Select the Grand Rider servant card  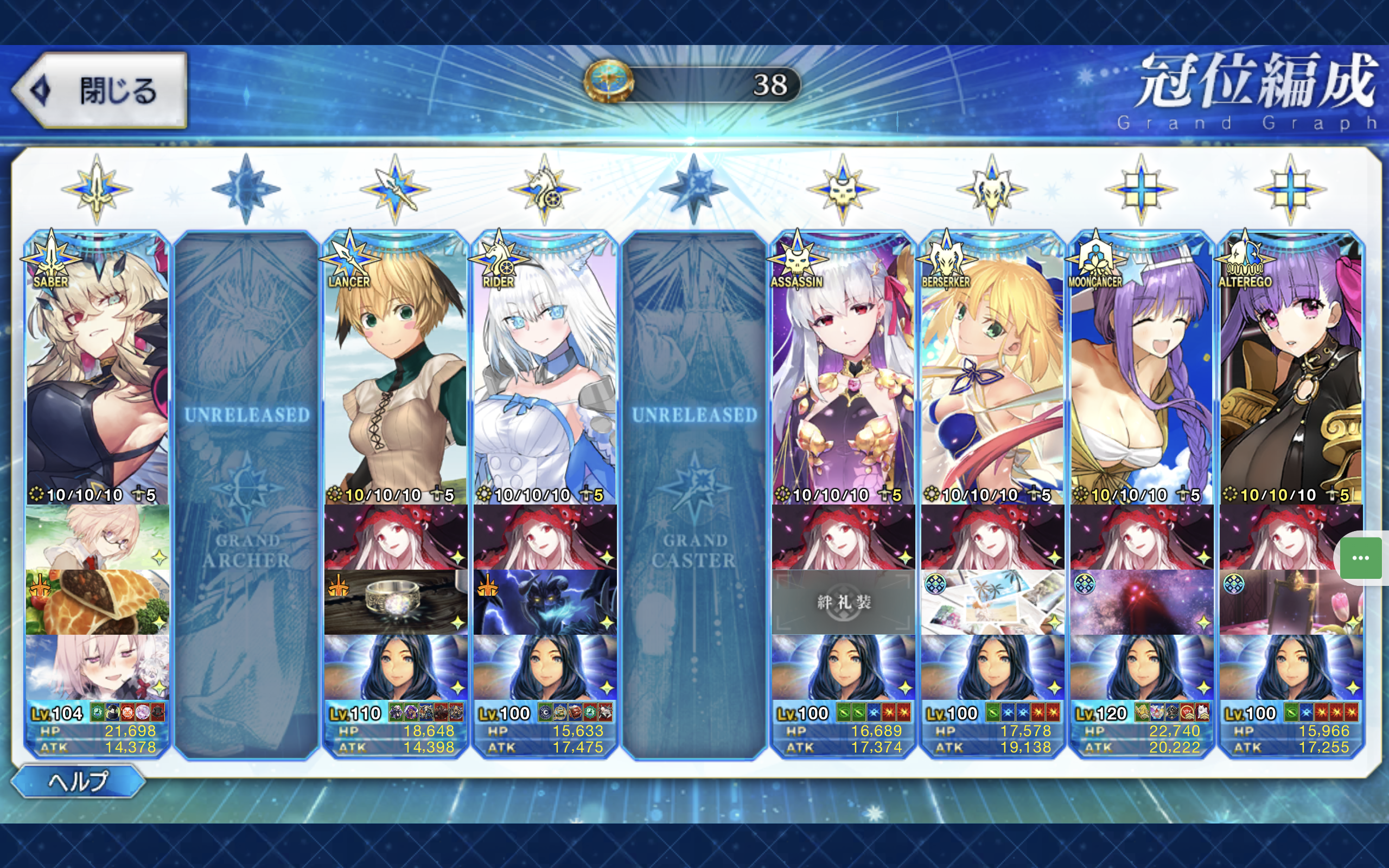[x=545, y=367]
